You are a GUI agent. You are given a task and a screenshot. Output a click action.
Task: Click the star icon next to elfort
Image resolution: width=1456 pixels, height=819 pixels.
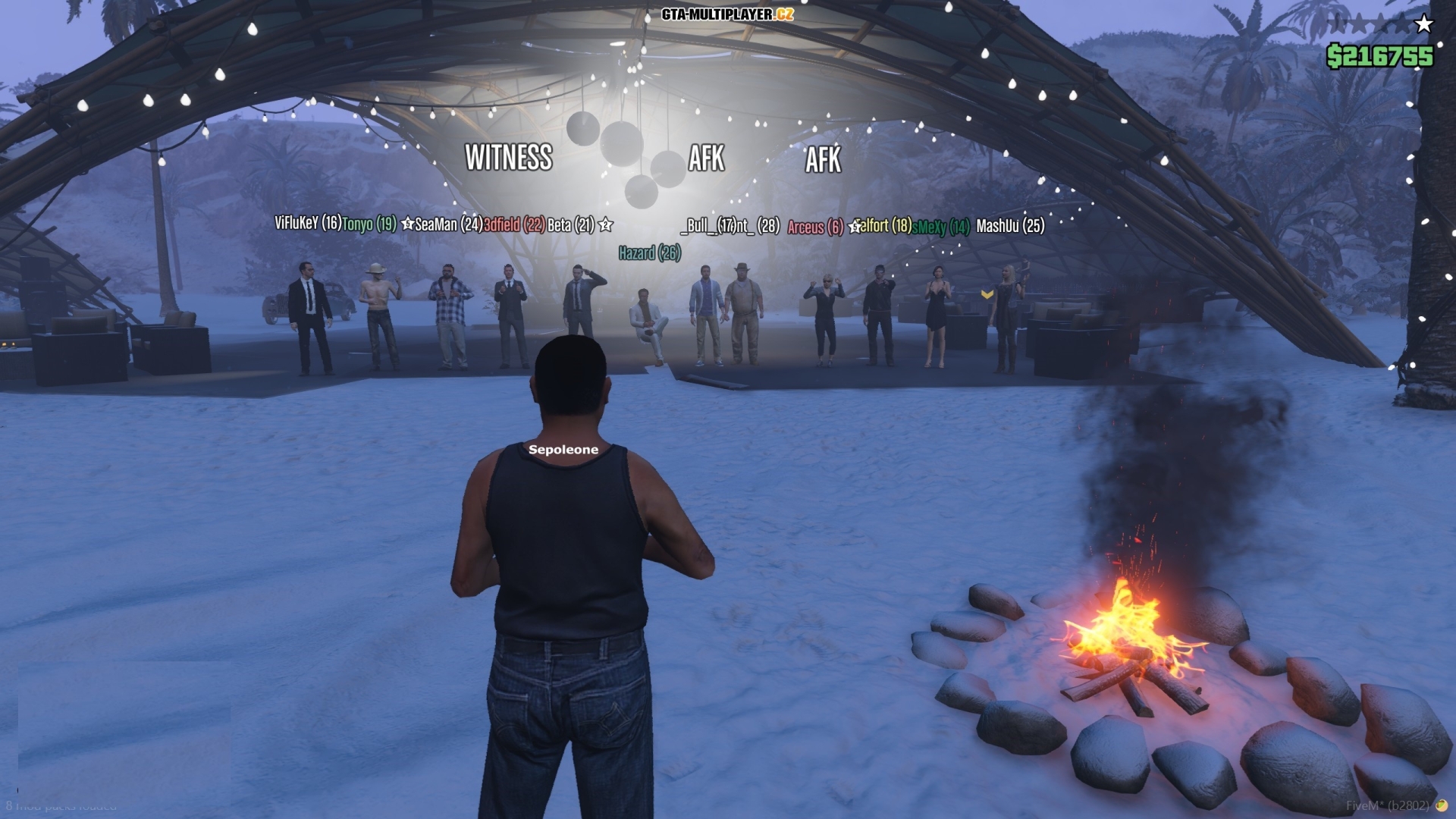(855, 225)
